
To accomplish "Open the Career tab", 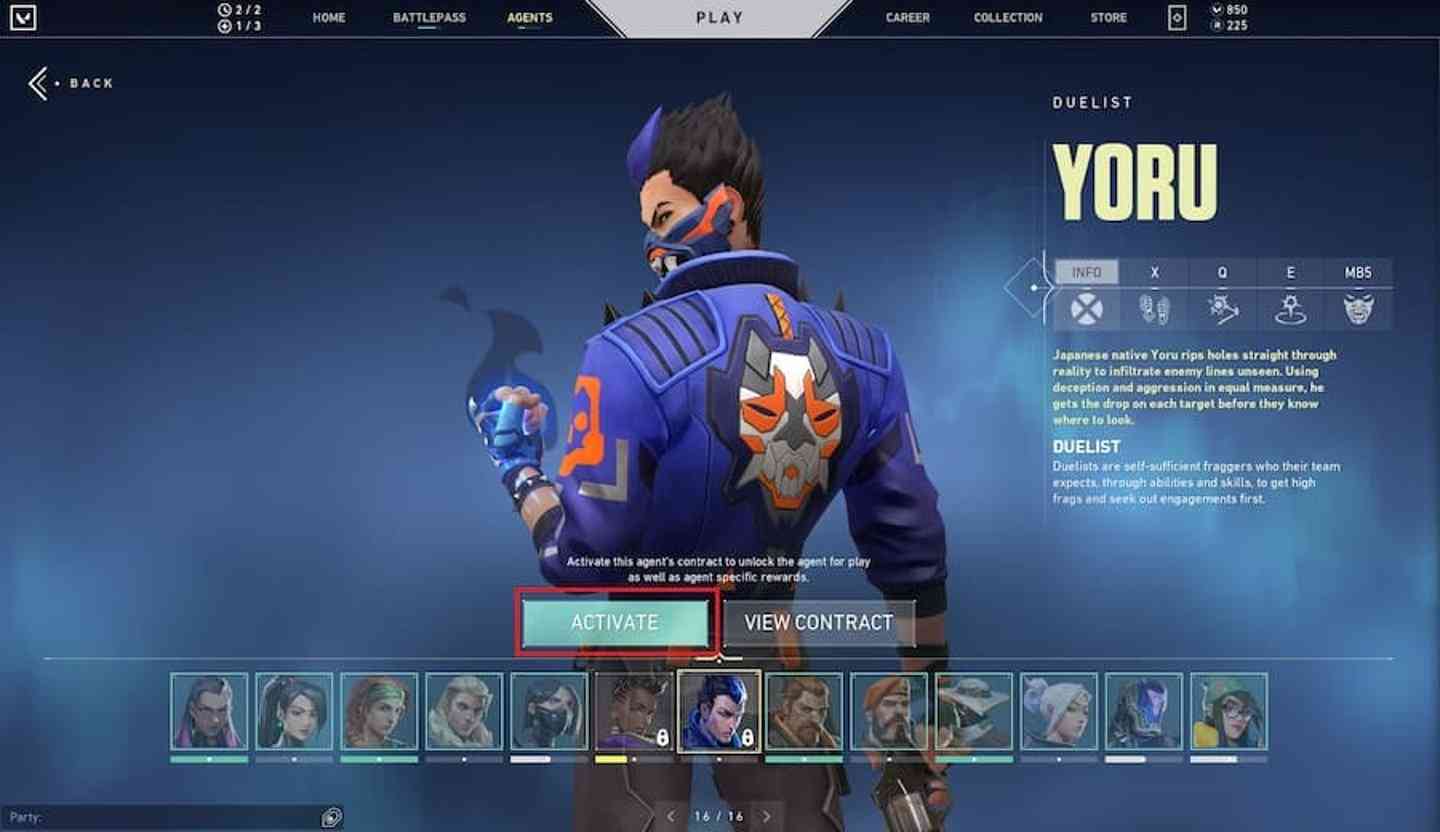I will click(907, 18).
